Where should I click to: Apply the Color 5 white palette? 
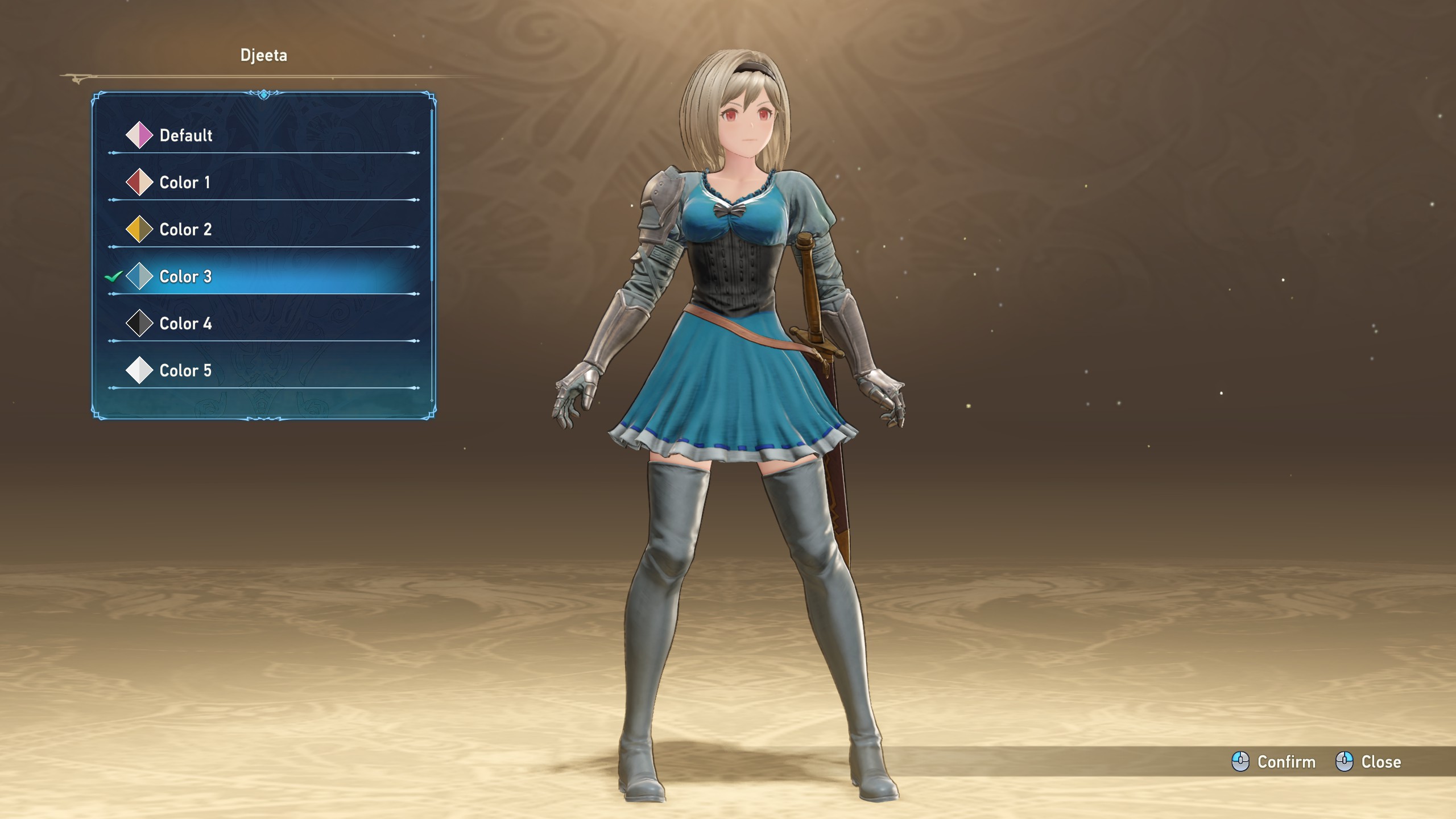[x=185, y=371]
